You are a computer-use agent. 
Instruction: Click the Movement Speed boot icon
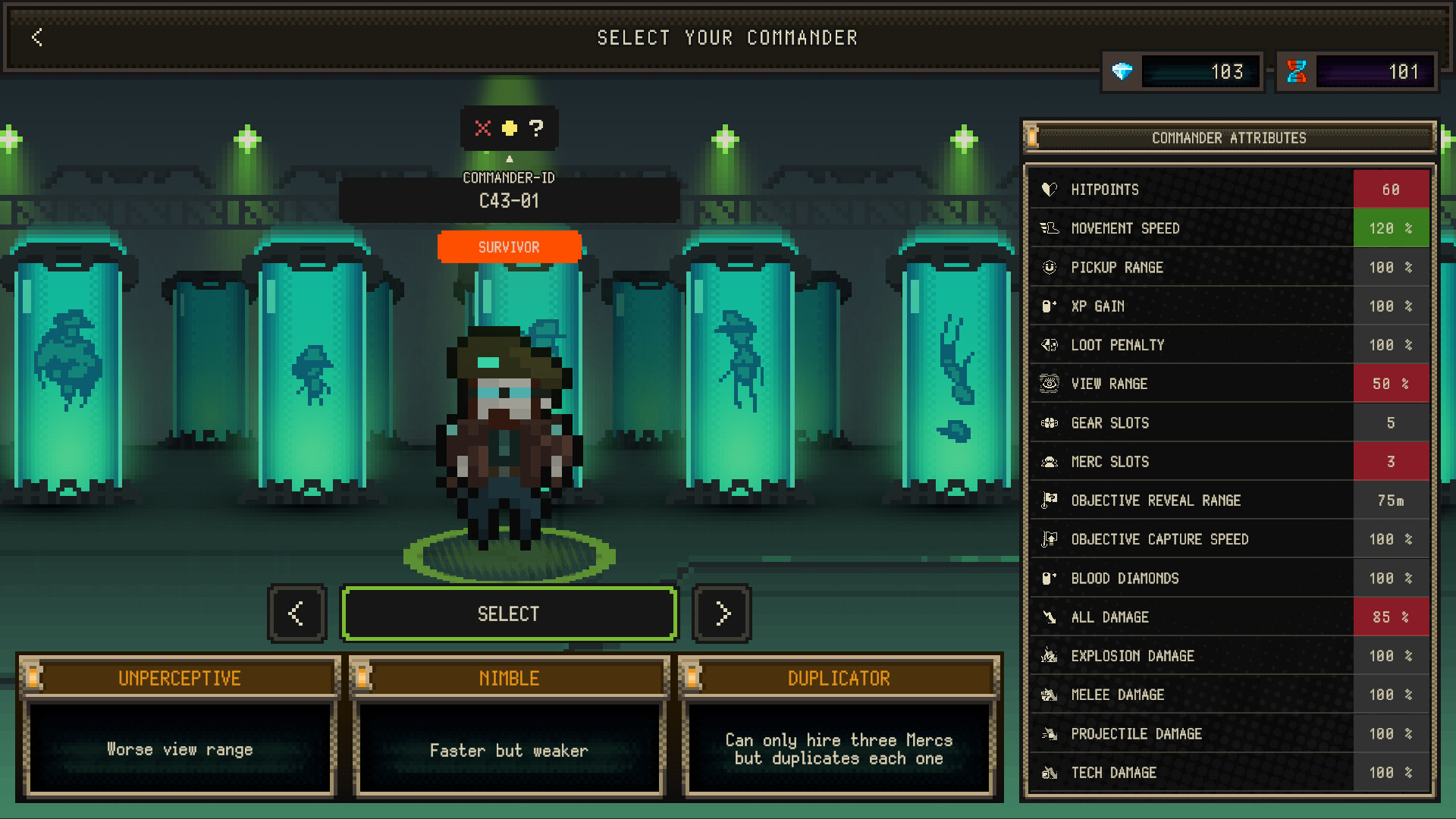(1050, 228)
